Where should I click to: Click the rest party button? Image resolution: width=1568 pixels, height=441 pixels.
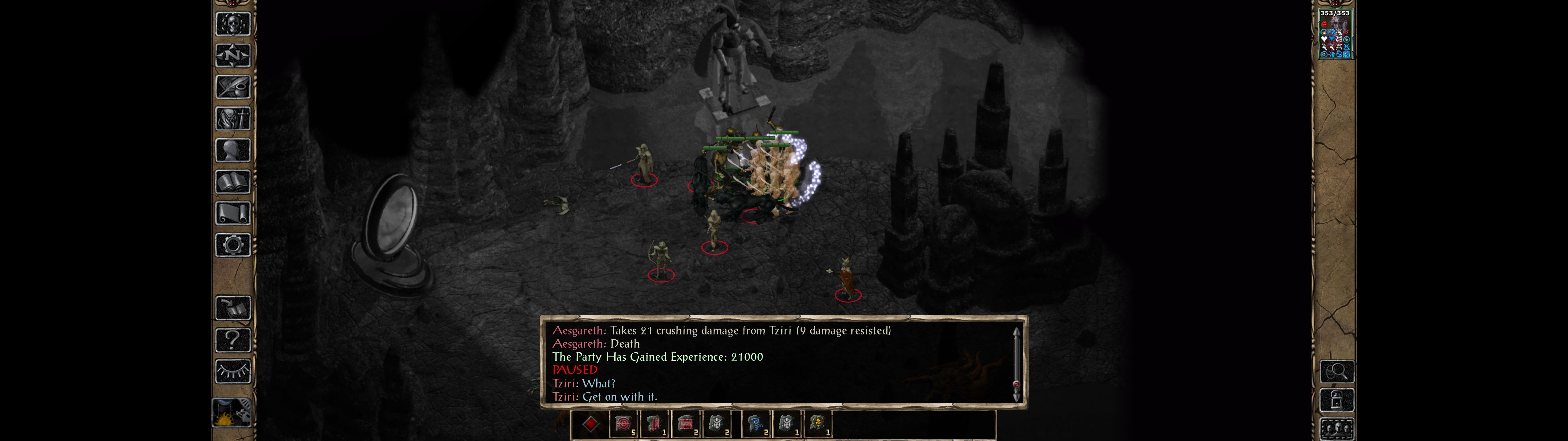(231, 413)
